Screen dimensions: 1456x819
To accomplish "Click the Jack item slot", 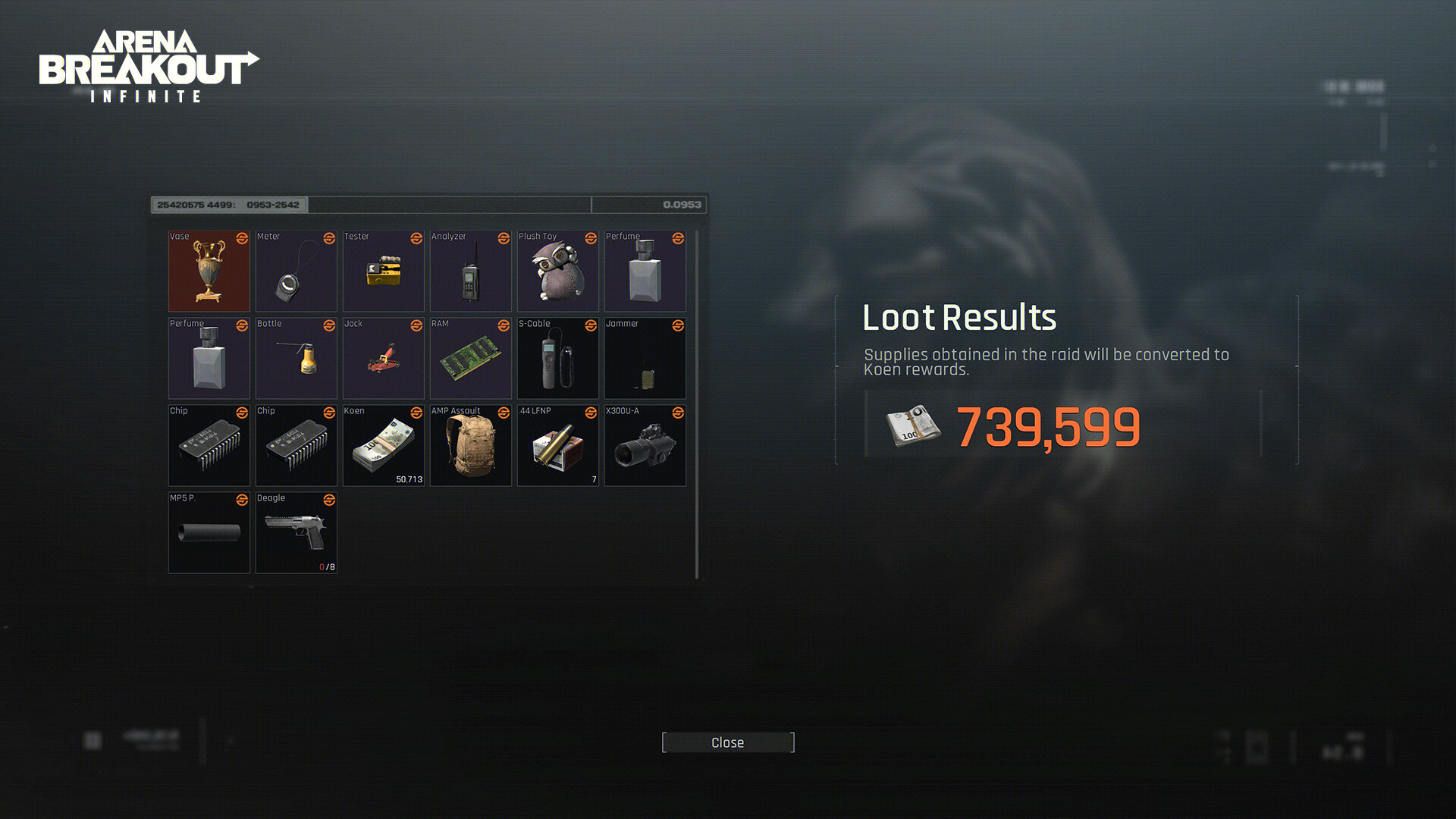I will click(x=383, y=359).
